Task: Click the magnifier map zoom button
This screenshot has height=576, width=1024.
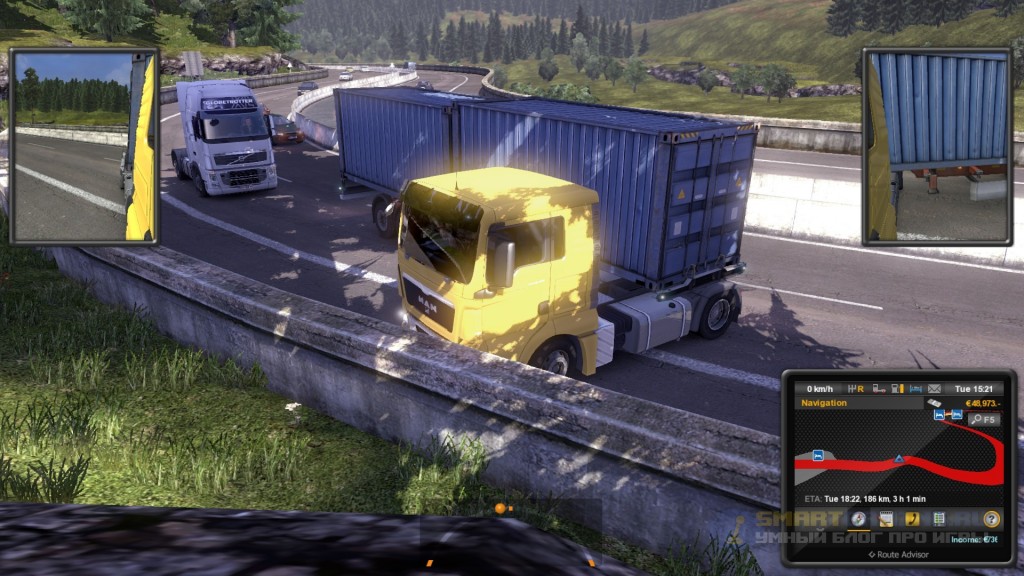Action: click(x=983, y=419)
